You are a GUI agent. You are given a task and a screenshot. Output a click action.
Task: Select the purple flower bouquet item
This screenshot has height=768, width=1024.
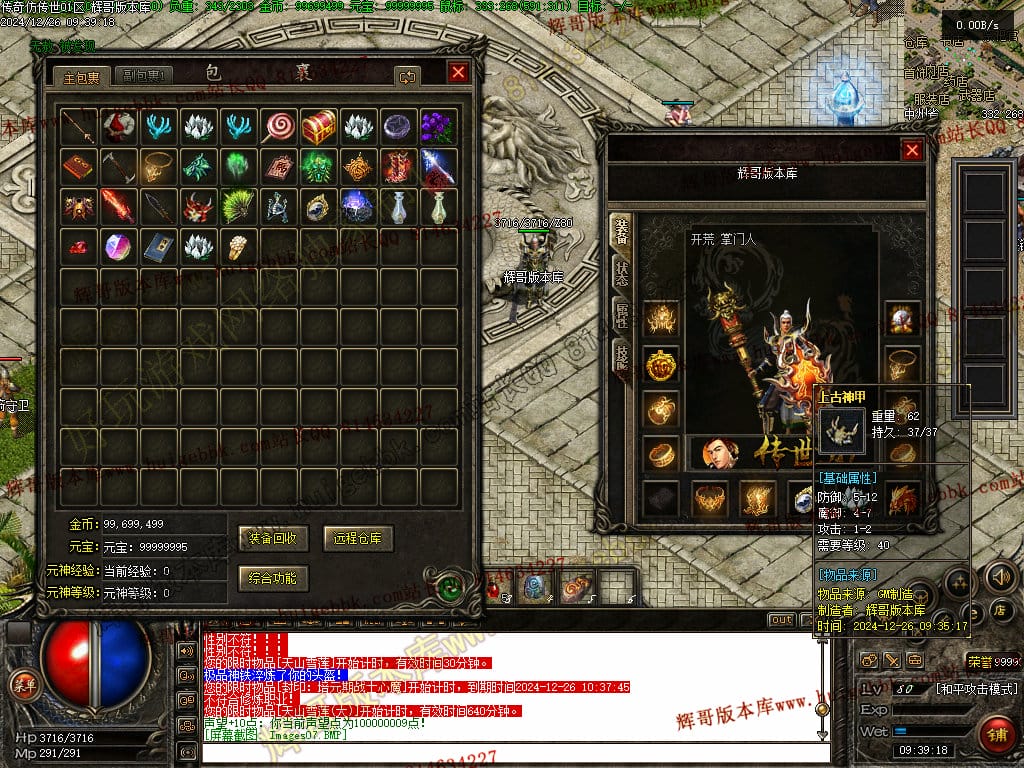[x=437, y=126]
